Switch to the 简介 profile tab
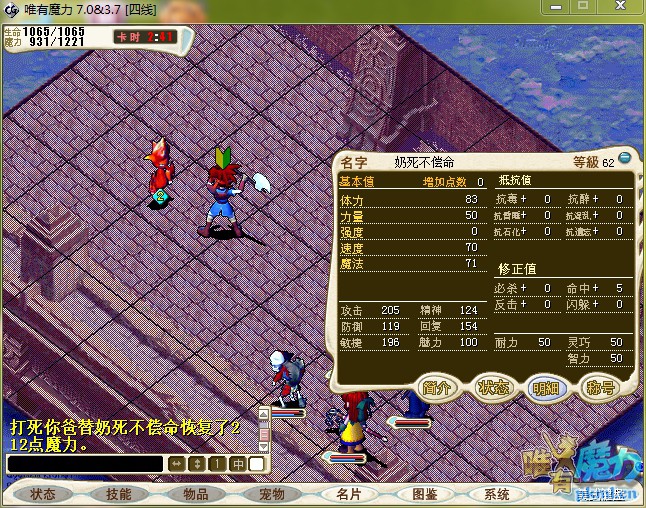646x508 pixels. [439, 387]
